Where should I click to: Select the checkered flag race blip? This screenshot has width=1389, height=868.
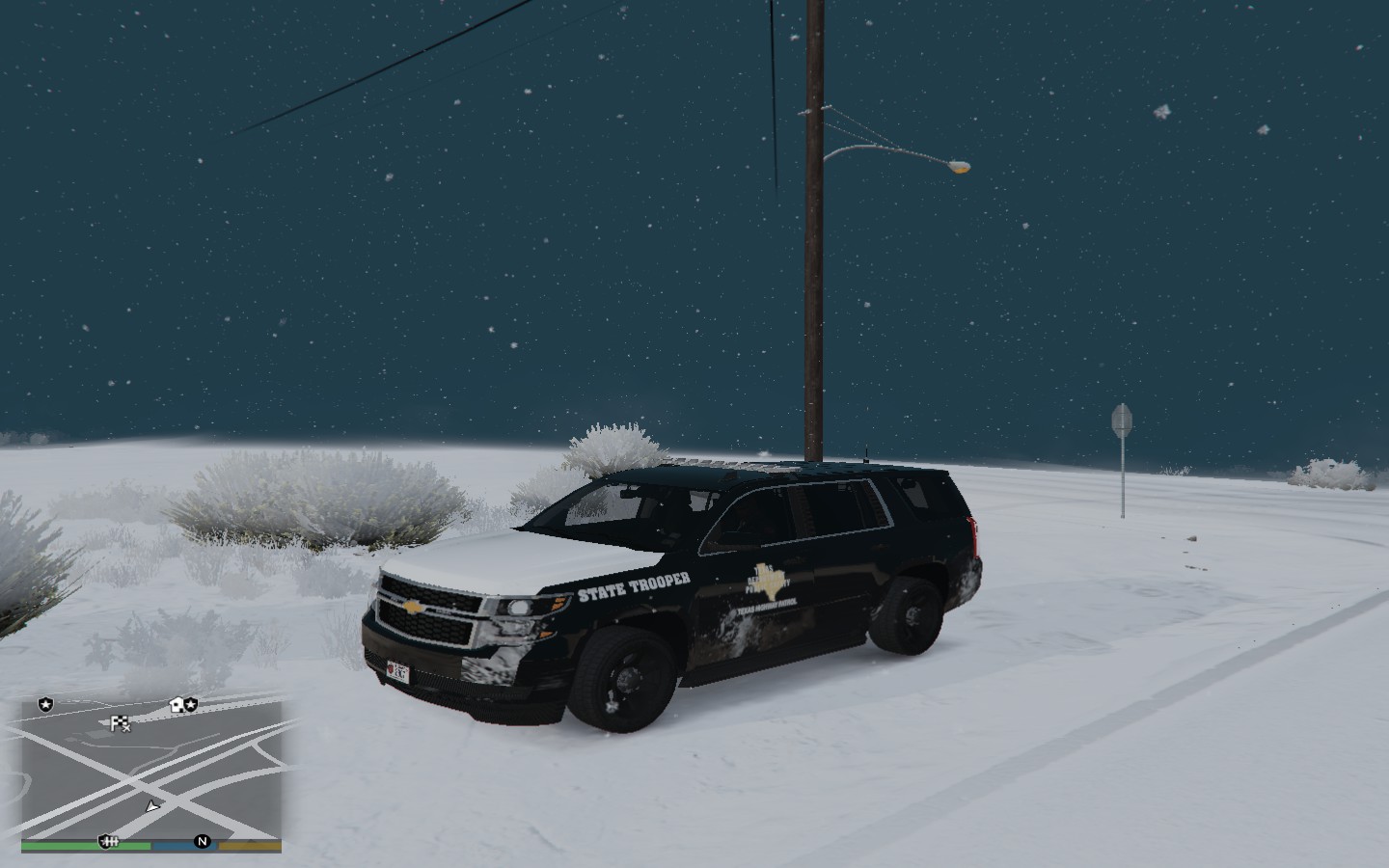click(x=120, y=723)
